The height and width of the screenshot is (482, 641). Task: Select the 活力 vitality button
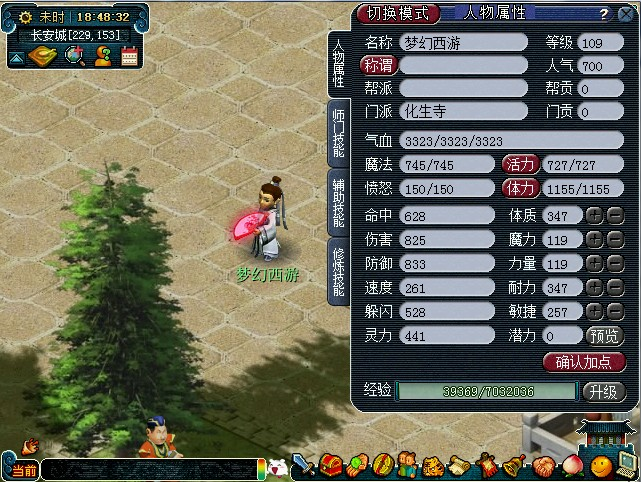(520, 163)
